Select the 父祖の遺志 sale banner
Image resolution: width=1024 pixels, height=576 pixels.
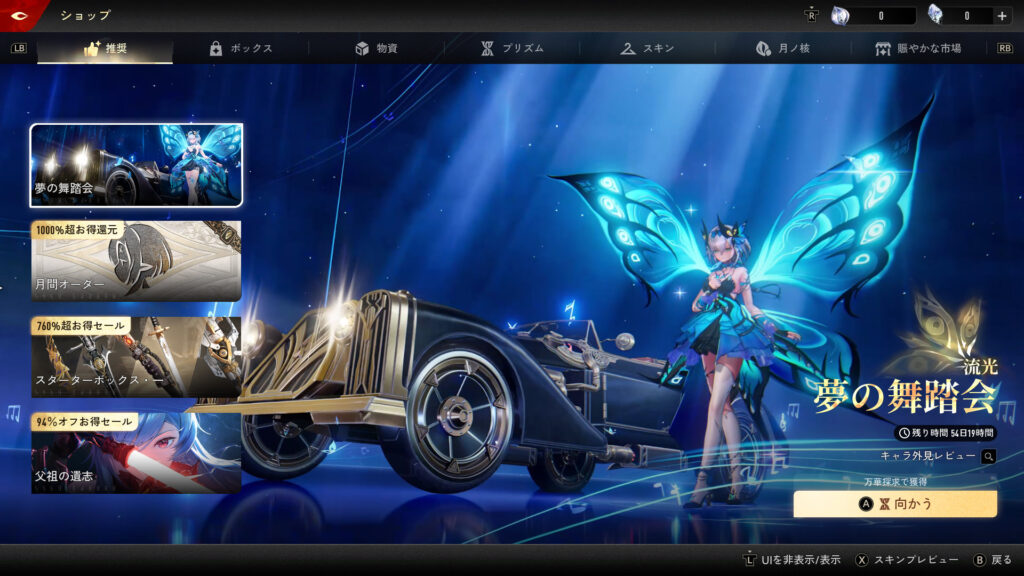(x=136, y=453)
